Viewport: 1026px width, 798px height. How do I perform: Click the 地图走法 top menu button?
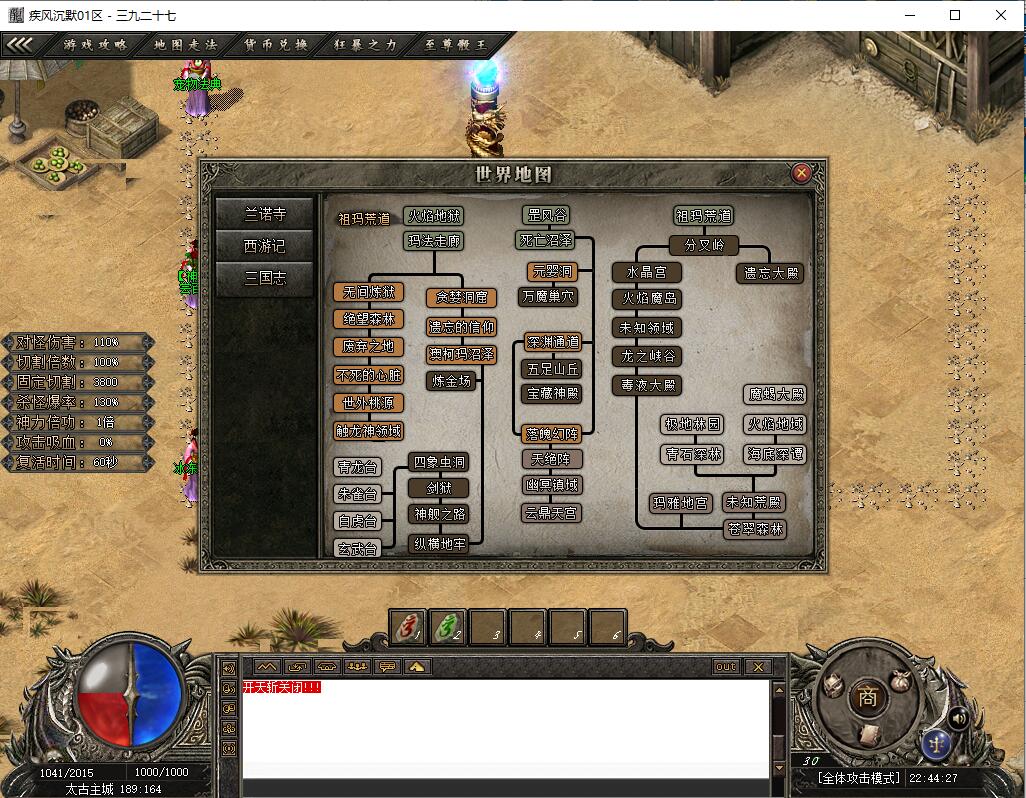[186, 44]
